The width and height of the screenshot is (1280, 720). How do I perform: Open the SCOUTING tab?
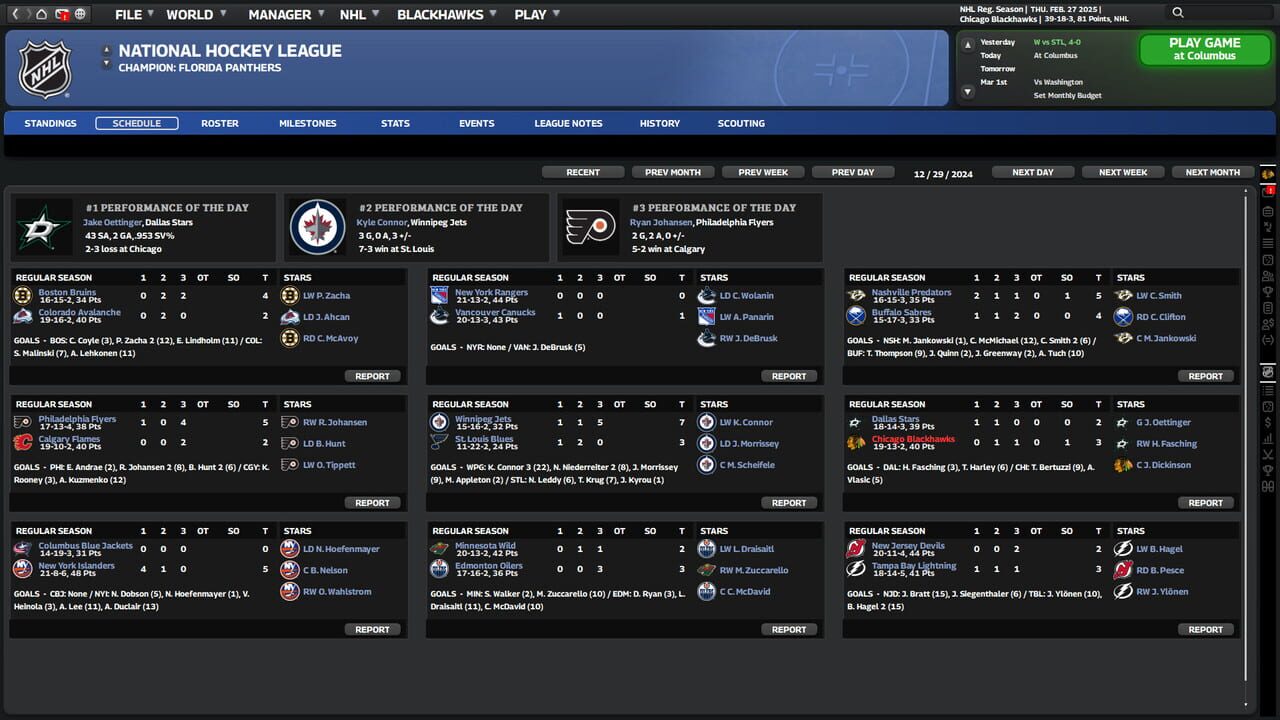[x=740, y=122]
